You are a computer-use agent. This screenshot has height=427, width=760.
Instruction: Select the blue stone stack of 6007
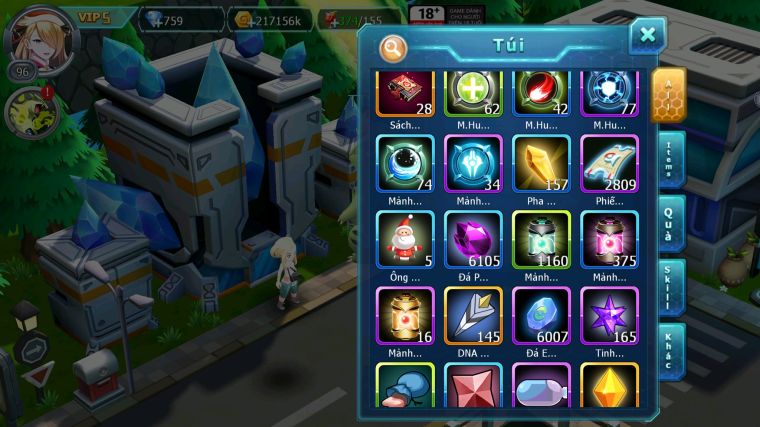541,315
